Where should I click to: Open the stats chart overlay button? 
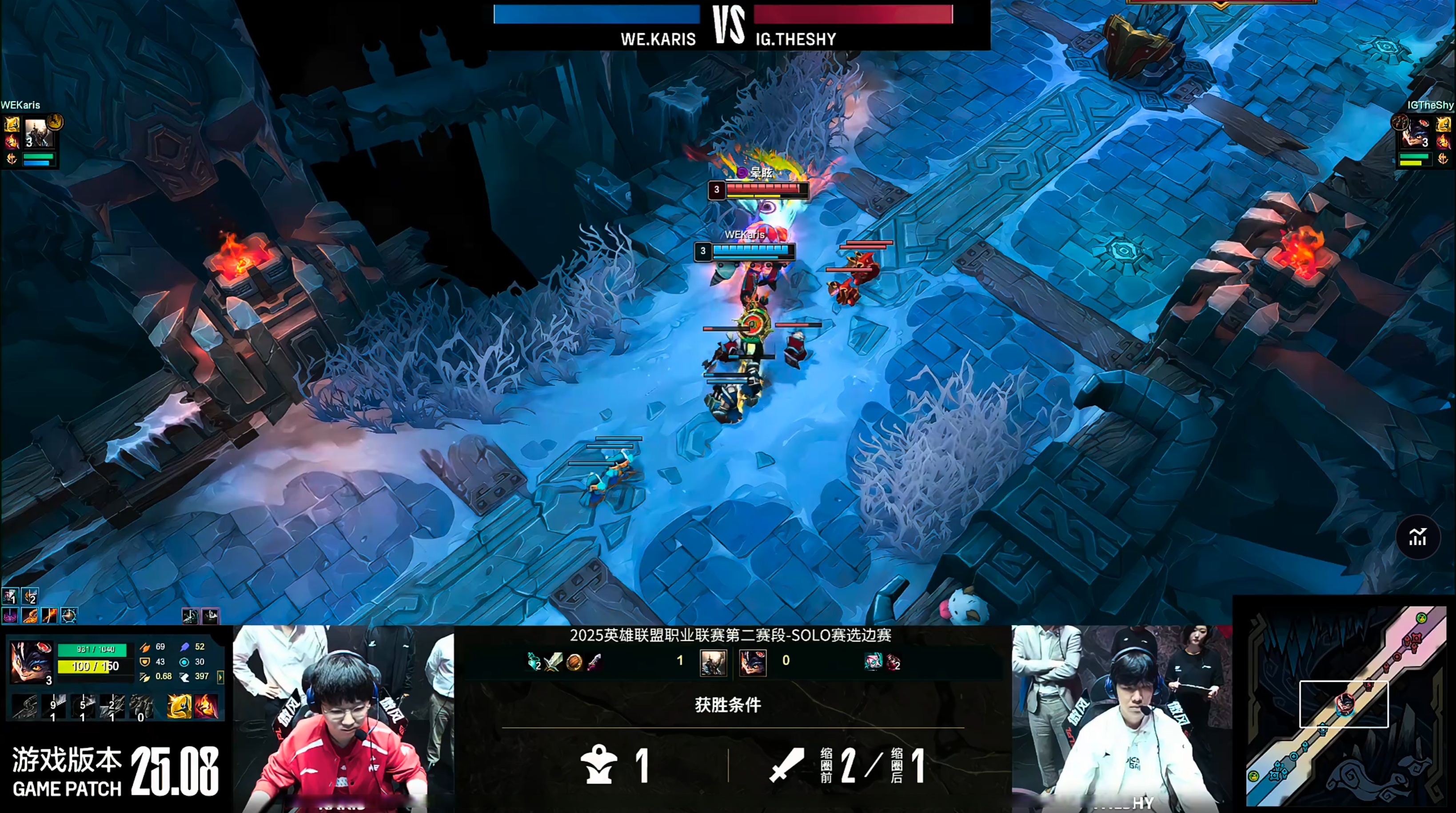pos(1417,537)
